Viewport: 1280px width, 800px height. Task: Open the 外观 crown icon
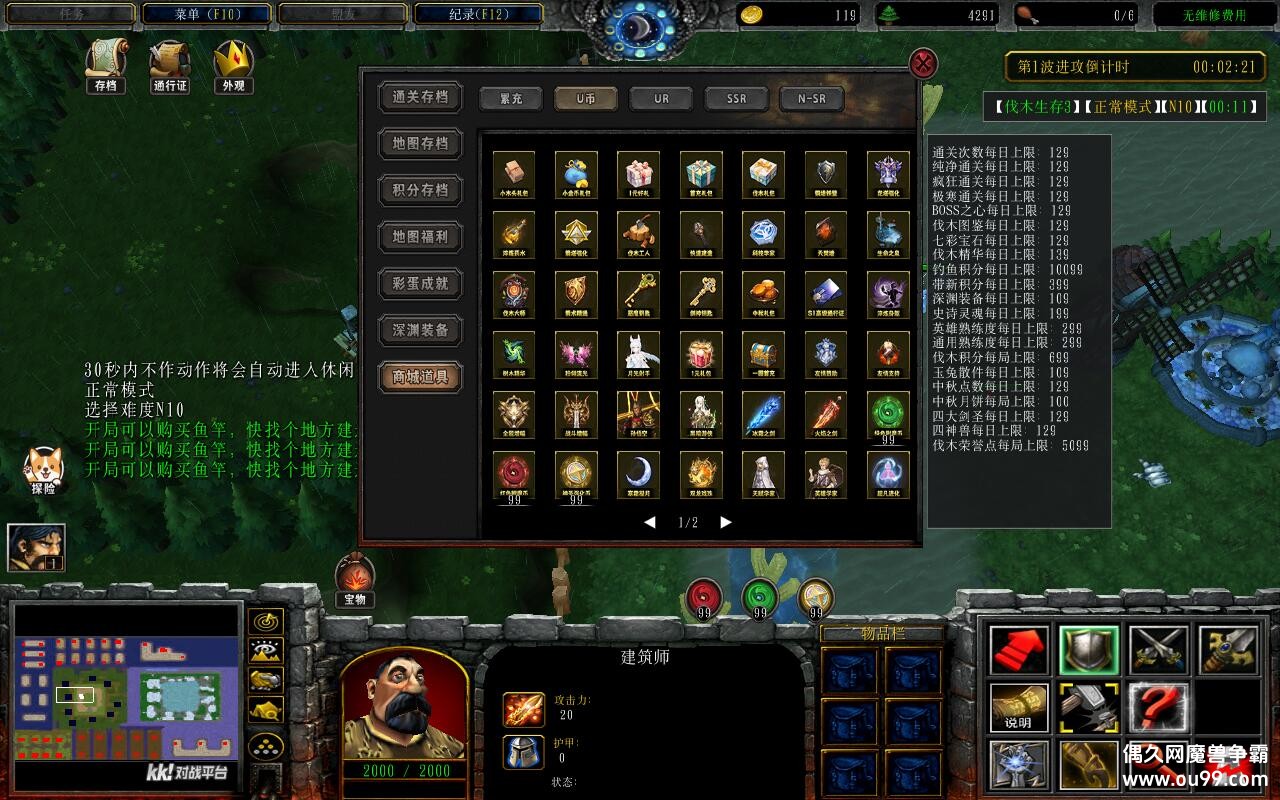click(233, 65)
